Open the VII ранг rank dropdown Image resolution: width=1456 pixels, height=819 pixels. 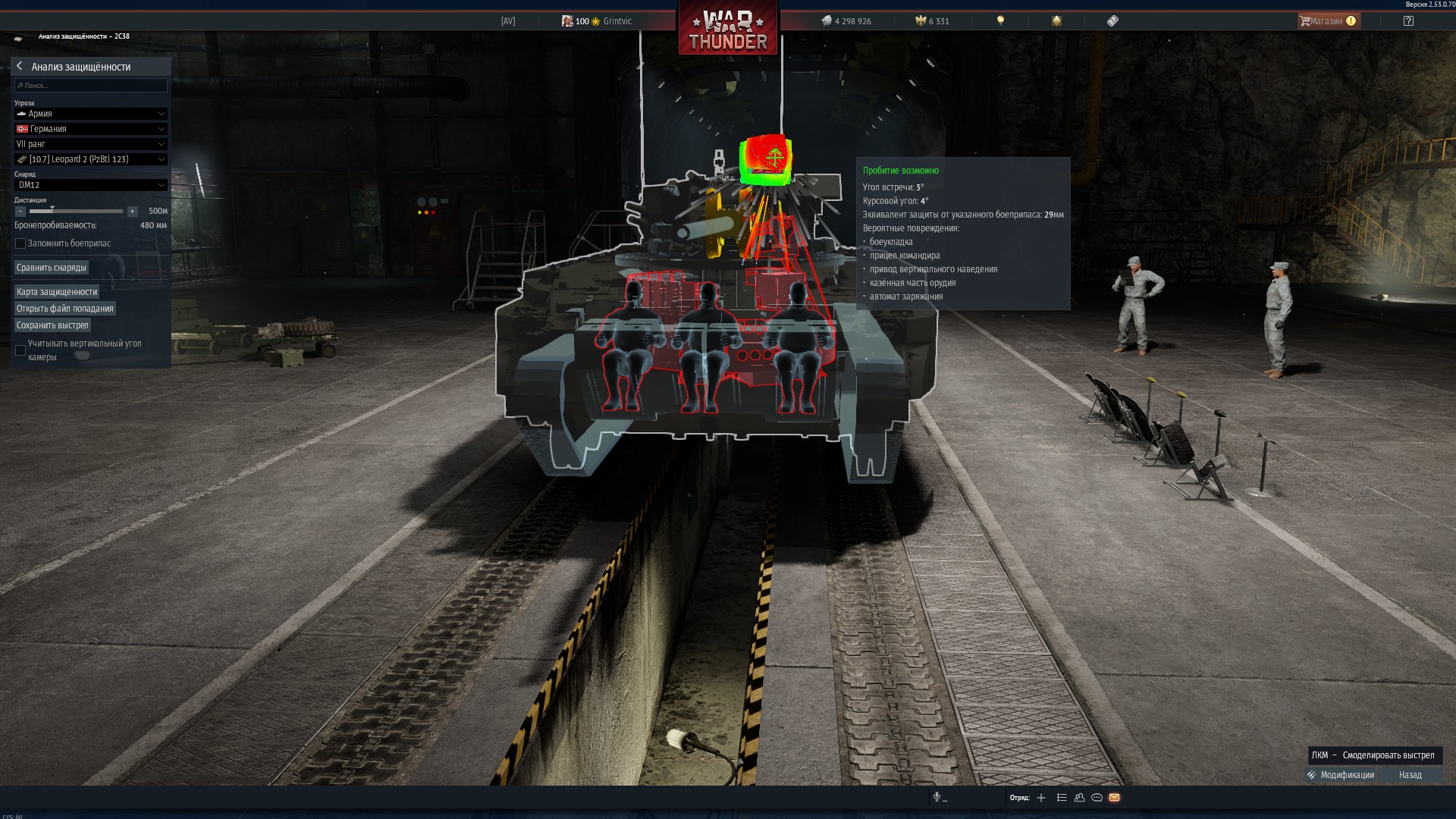tap(90, 144)
